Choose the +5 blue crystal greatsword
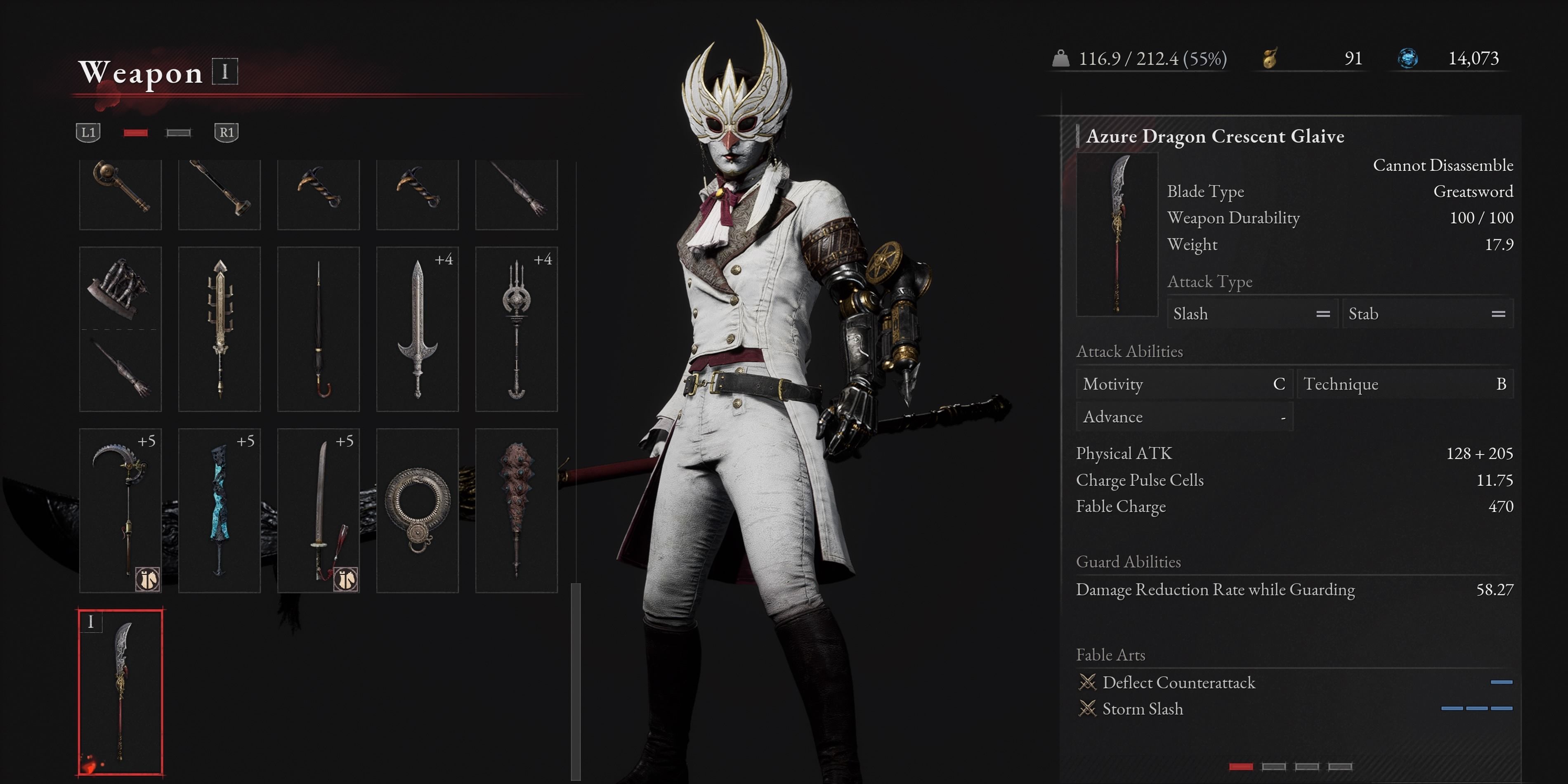The image size is (1568, 784). [219, 510]
